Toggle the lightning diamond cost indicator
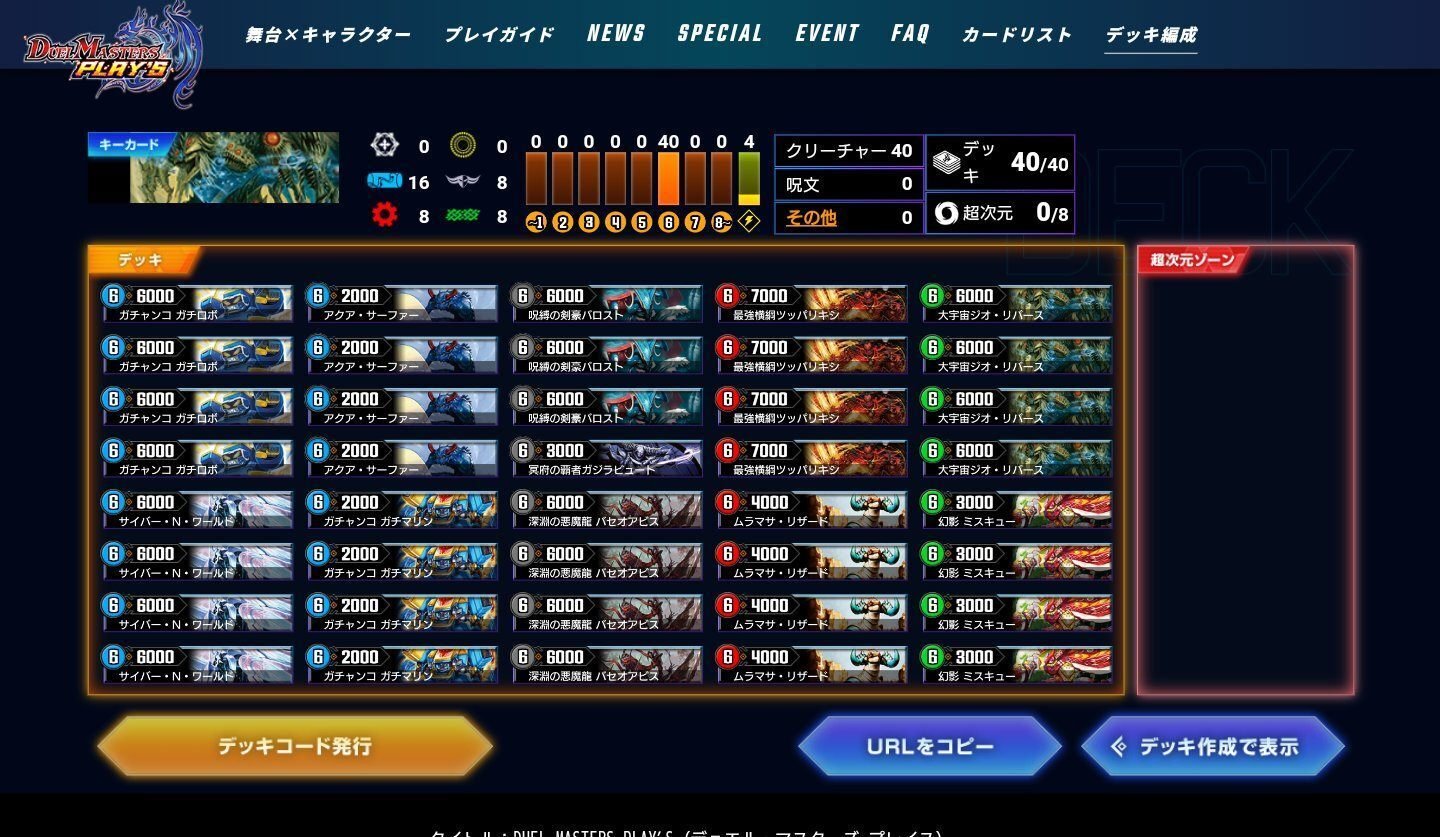 [x=746, y=222]
